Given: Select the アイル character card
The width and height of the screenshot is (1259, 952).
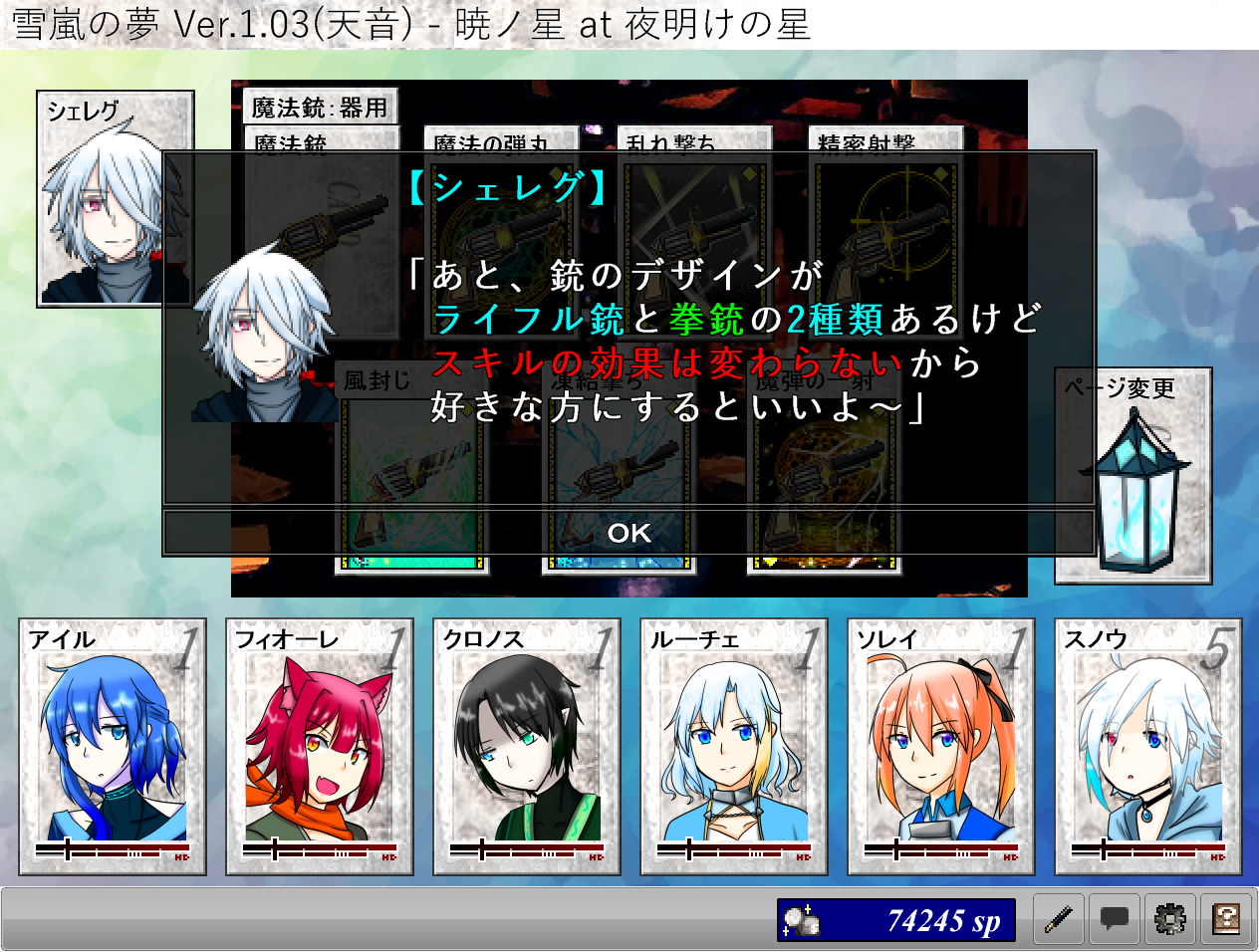Looking at the screenshot, I should pos(113,747).
